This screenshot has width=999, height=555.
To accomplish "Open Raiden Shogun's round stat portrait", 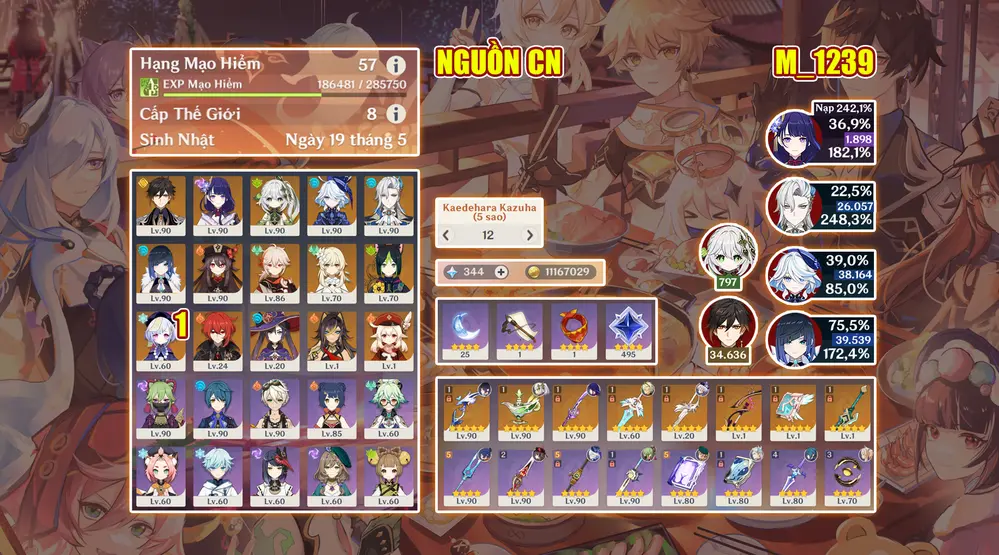I will [796, 137].
